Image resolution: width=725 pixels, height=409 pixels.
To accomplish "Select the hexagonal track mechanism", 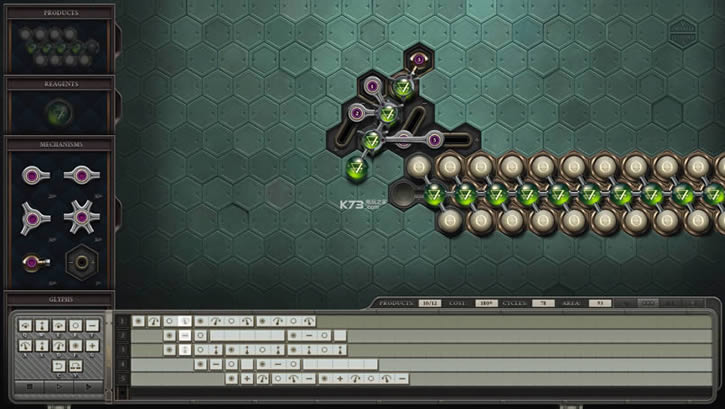I will 81,262.
